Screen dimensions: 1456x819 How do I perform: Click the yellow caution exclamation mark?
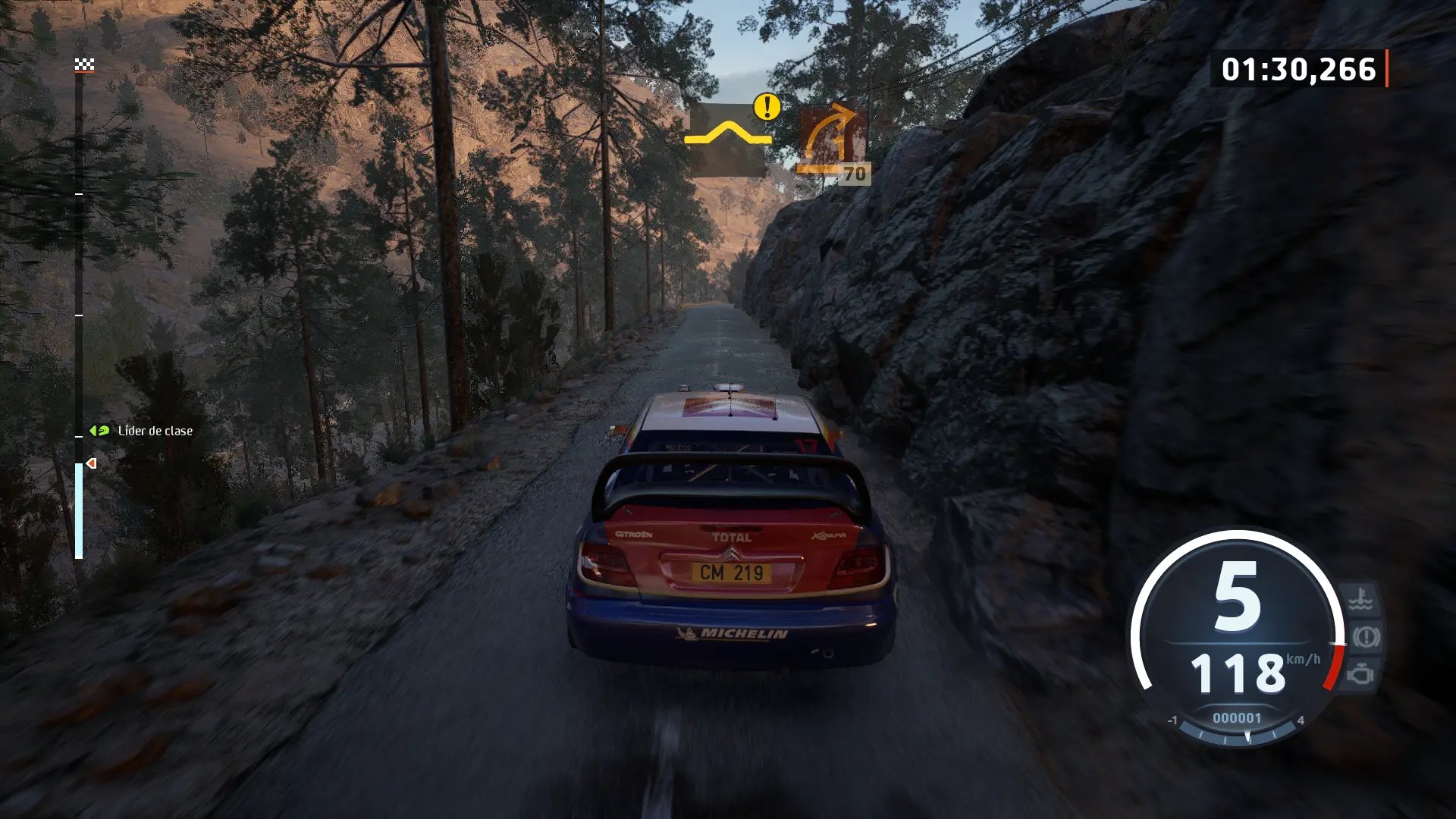[767, 107]
